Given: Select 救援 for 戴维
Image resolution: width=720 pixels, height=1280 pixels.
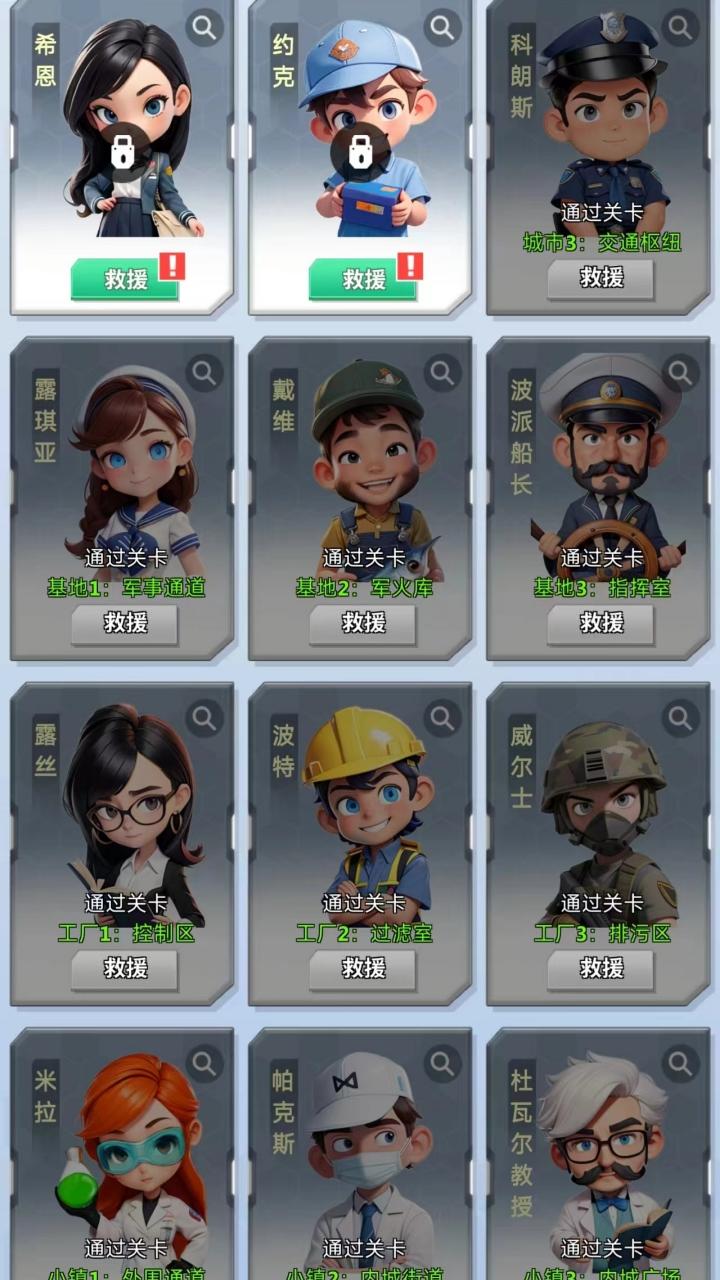Looking at the screenshot, I should tap(363, 624).
